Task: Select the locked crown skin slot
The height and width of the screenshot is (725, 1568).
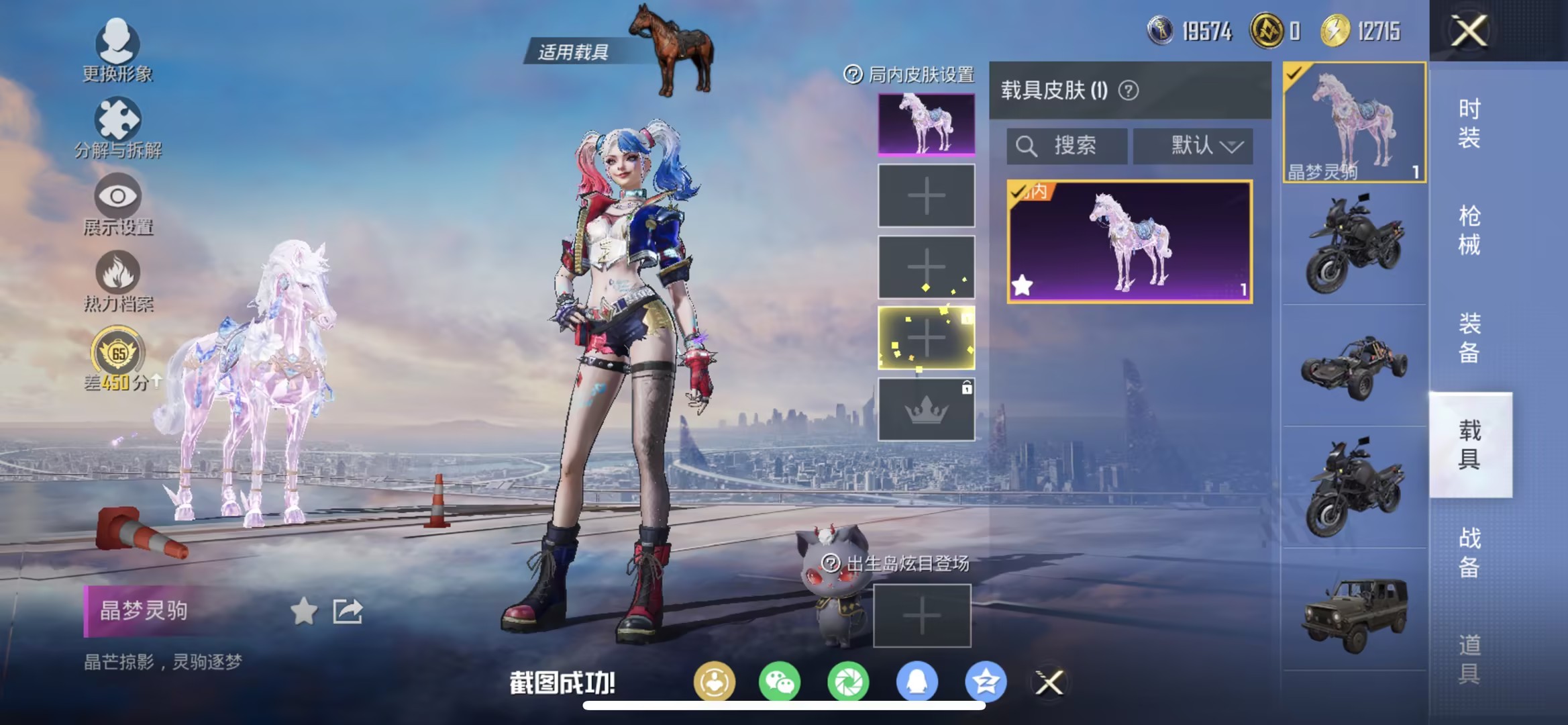Action: tap(925, 409)
